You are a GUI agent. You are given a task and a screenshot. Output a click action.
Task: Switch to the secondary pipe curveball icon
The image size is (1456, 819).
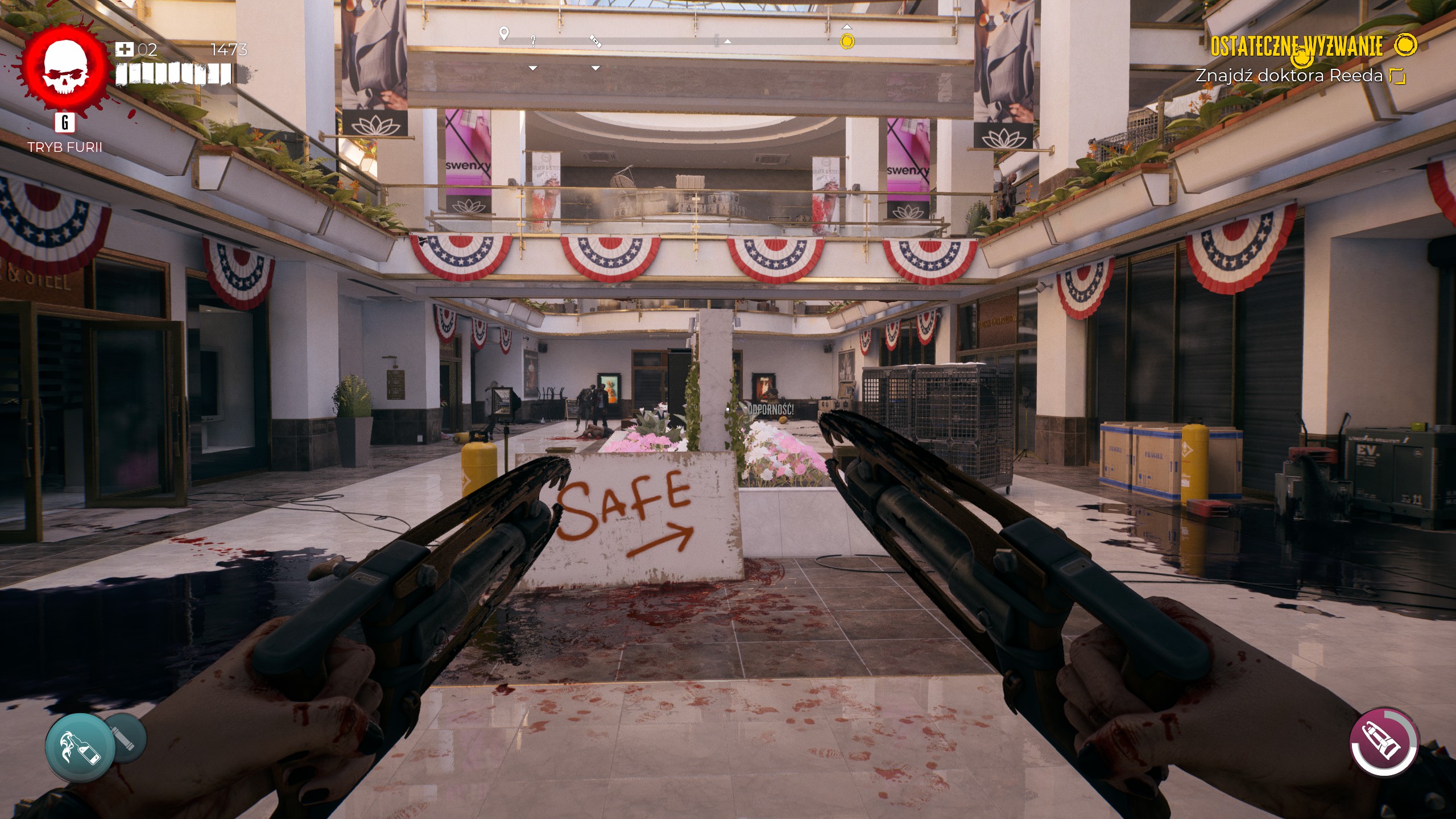pos(126,739)
